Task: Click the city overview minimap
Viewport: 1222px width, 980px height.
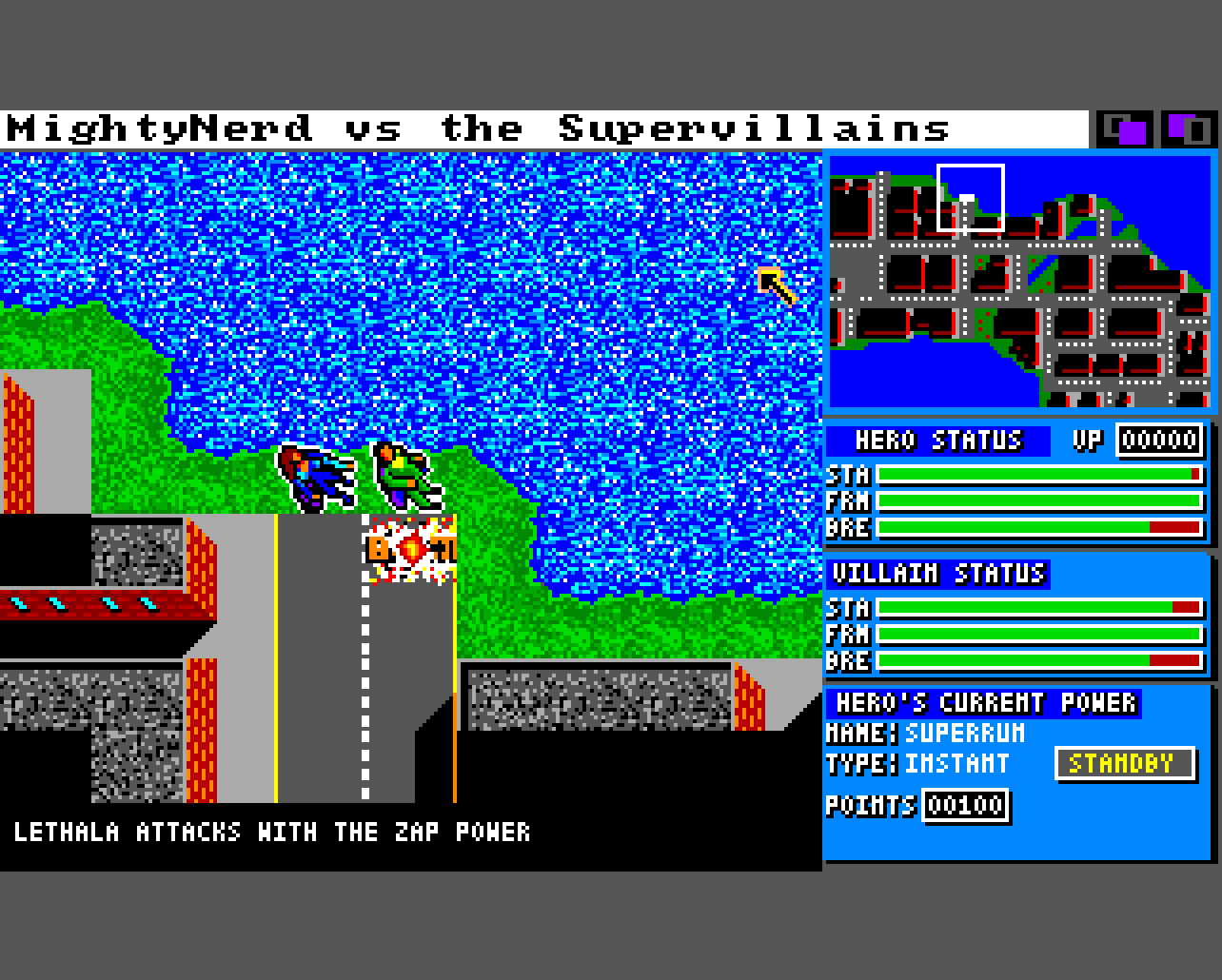Action: click(1019, 283)
